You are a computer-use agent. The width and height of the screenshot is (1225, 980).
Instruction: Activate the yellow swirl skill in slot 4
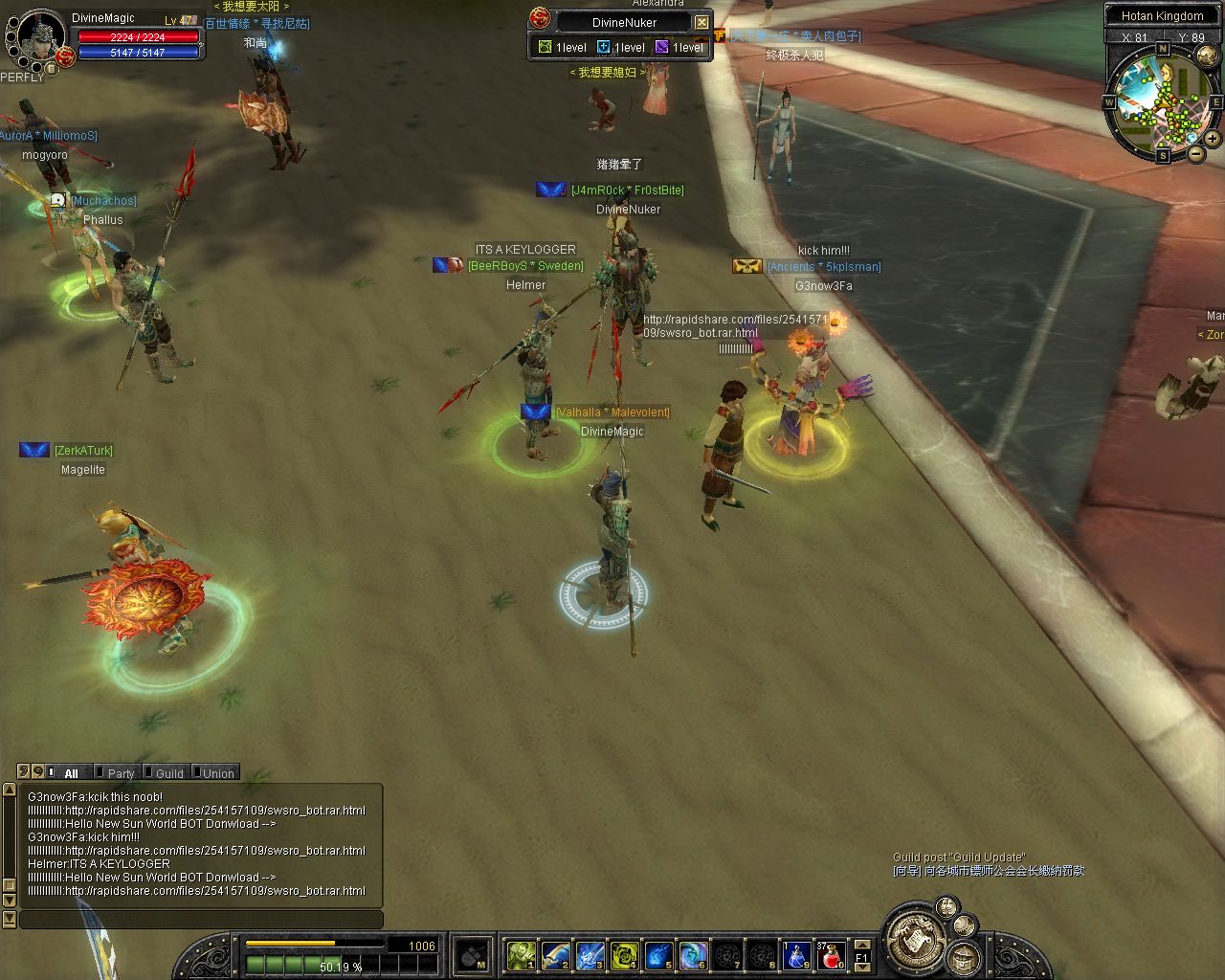[x=624, y=955]
